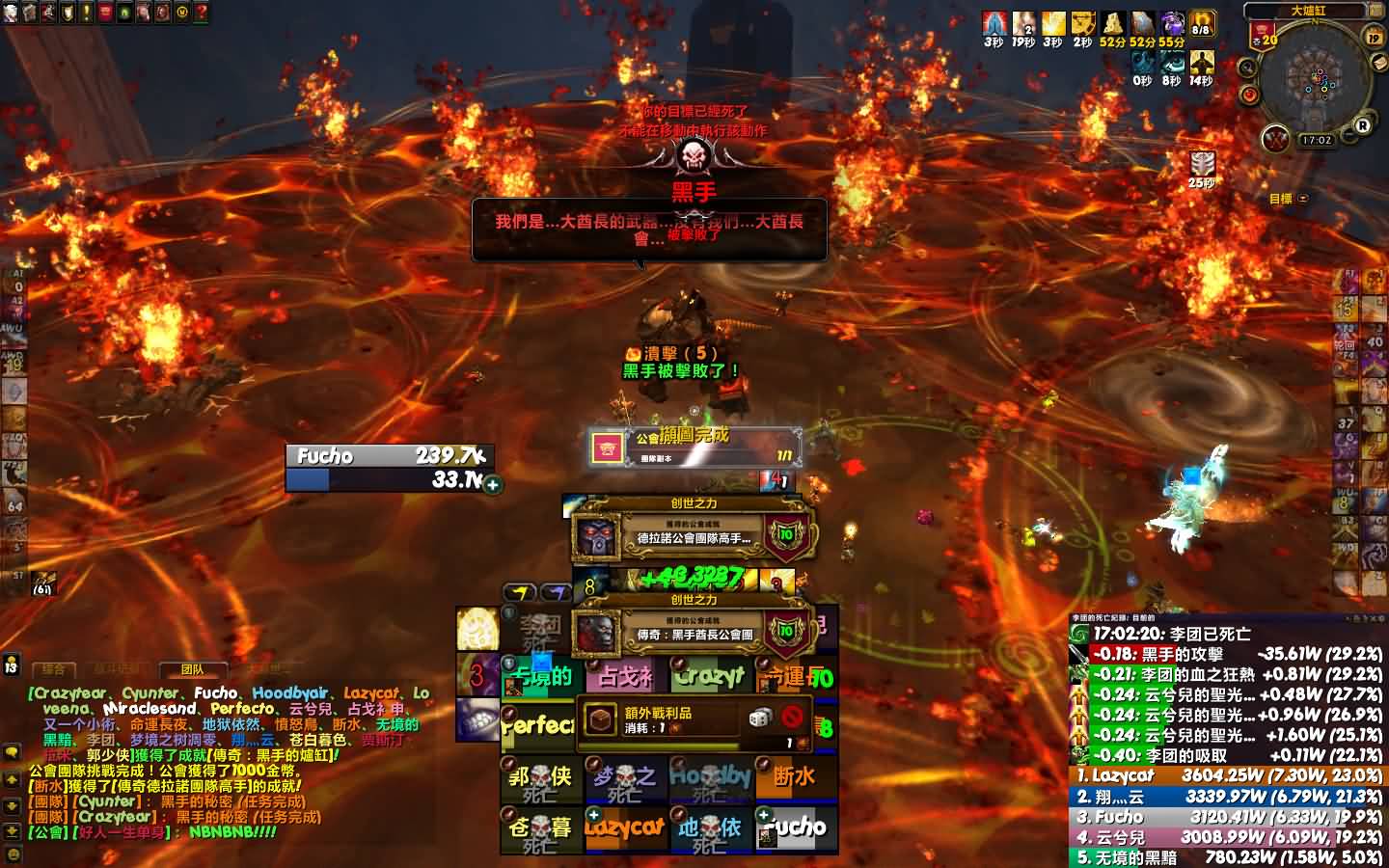The height and width of the screenshot is (868, 1389).
Task: Open the chat speech bubble menu
Action: (12, 752)
